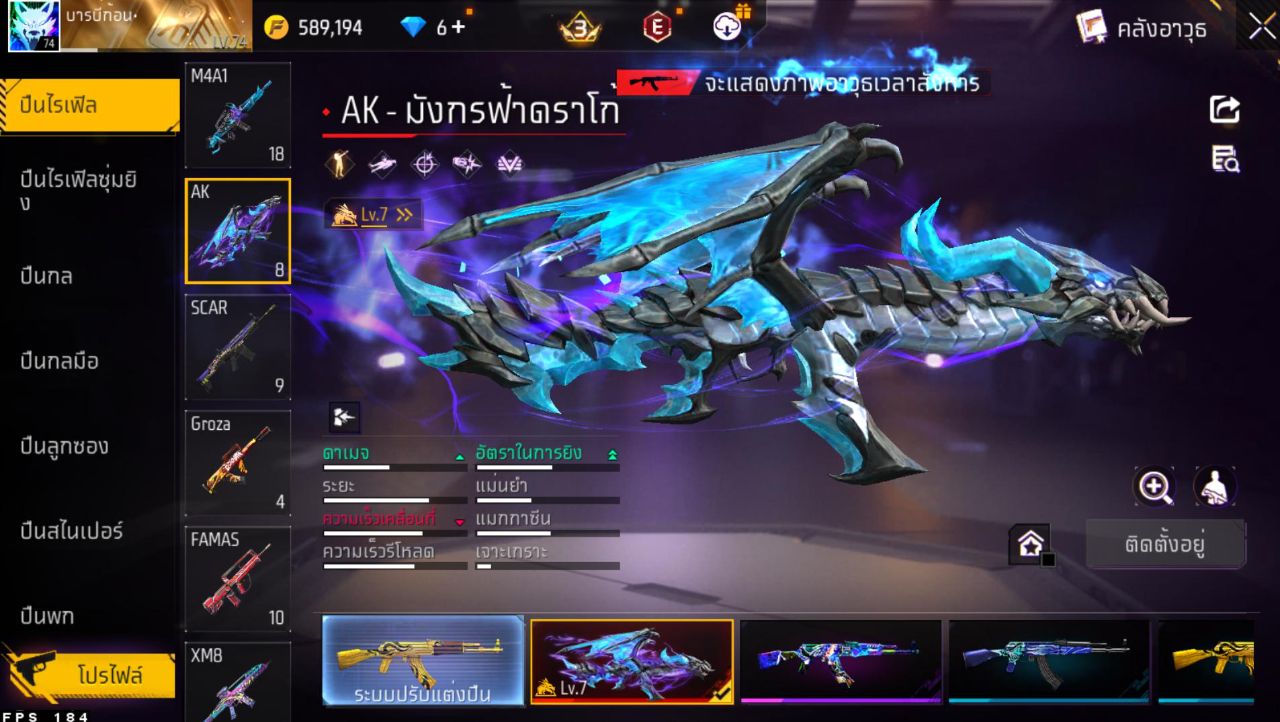
Task: Open the คลังอาวุธ armory header
Action: [x=1143, y=28]
